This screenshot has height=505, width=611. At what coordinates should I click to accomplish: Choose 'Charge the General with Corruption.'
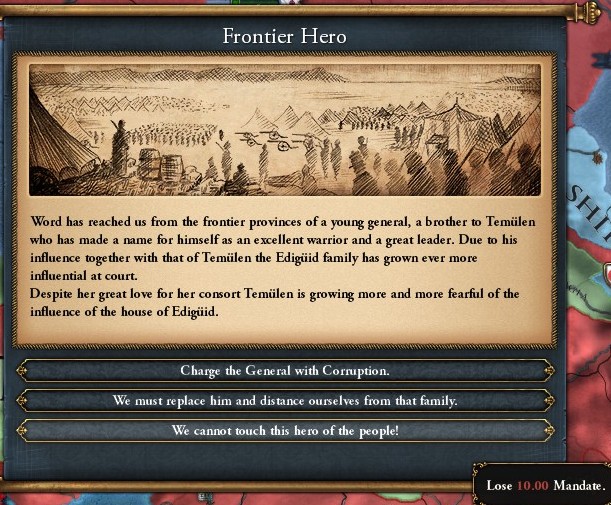coord(285,371)
